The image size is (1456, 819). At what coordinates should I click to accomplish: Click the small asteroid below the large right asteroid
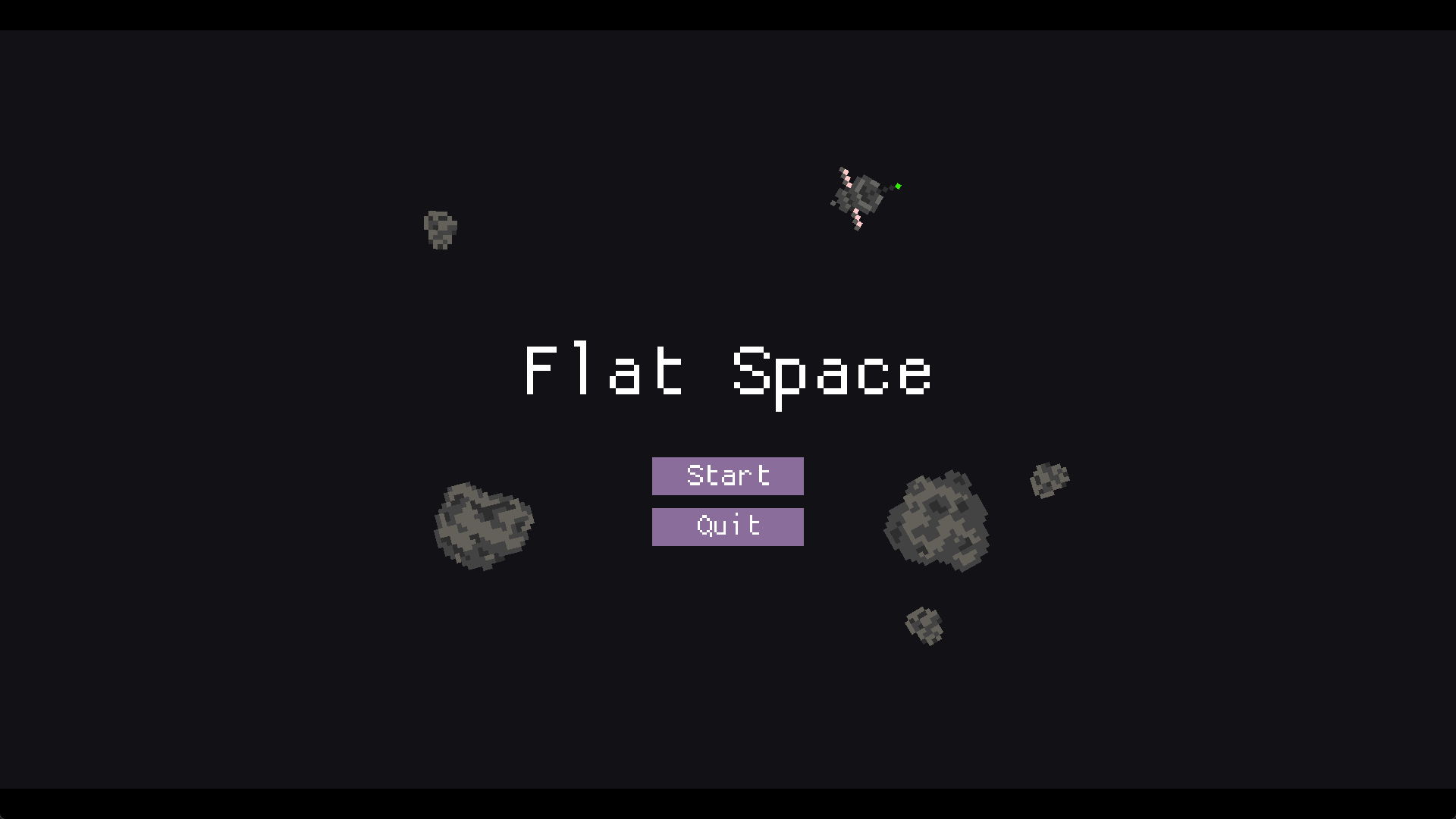[x=924, y=626]
